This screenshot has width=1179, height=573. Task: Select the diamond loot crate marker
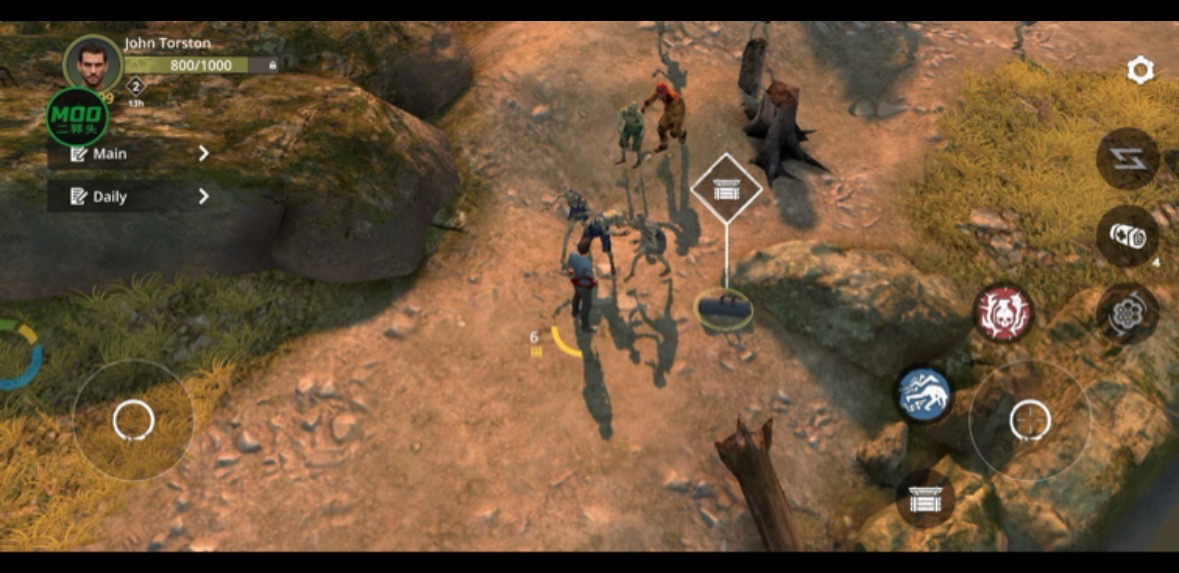coord(726,188)
